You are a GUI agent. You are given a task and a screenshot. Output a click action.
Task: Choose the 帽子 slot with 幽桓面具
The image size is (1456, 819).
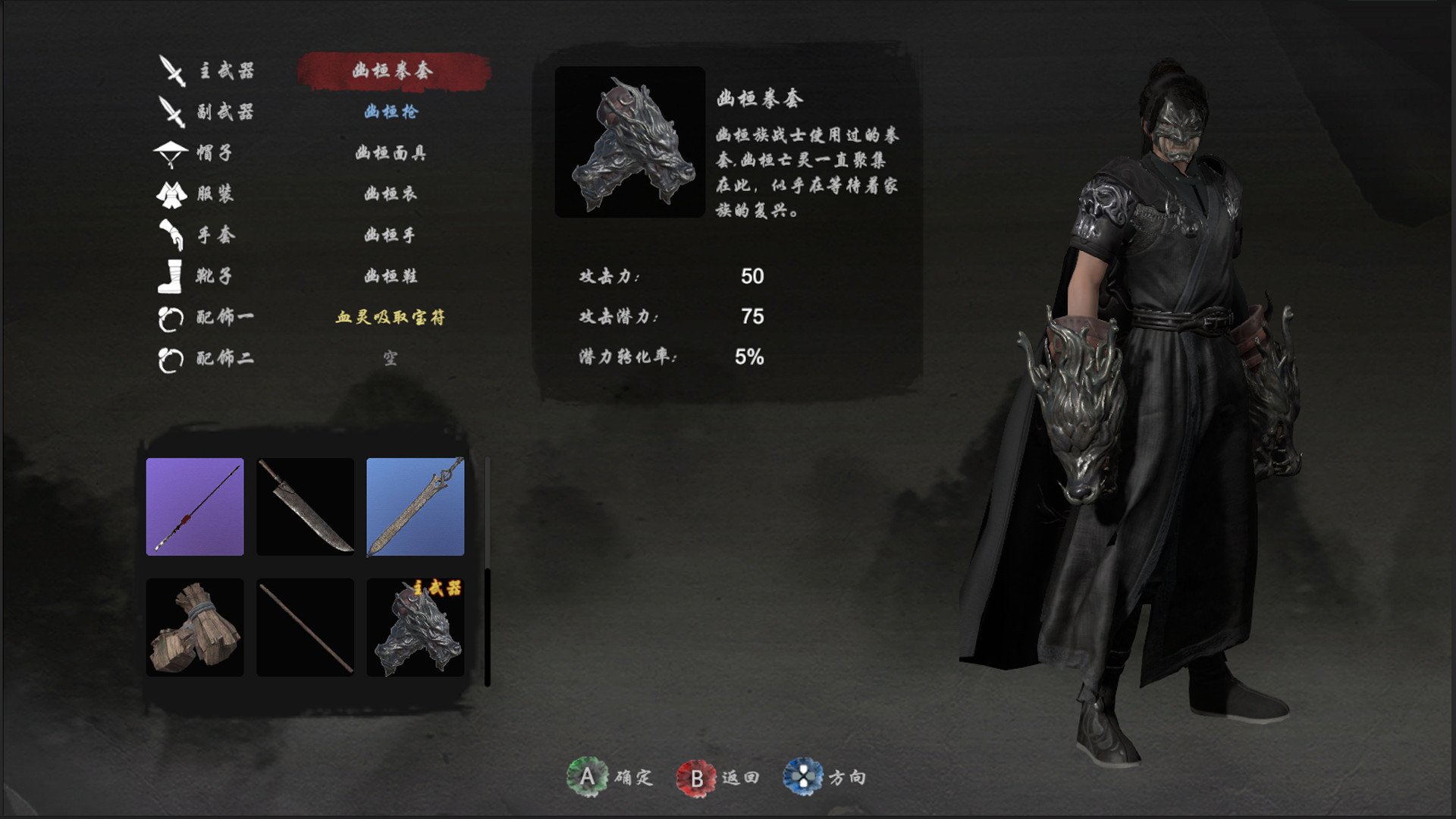tap(391, 153)
